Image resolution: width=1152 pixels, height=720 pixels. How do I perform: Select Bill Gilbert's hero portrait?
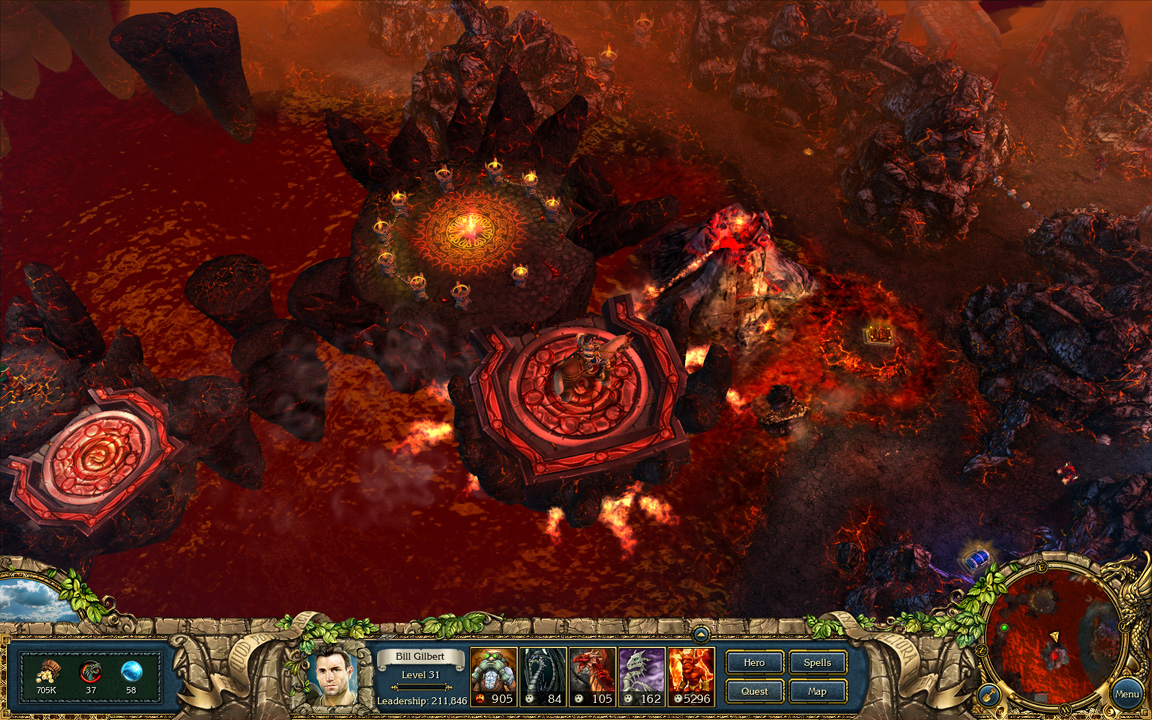(336, 676)
